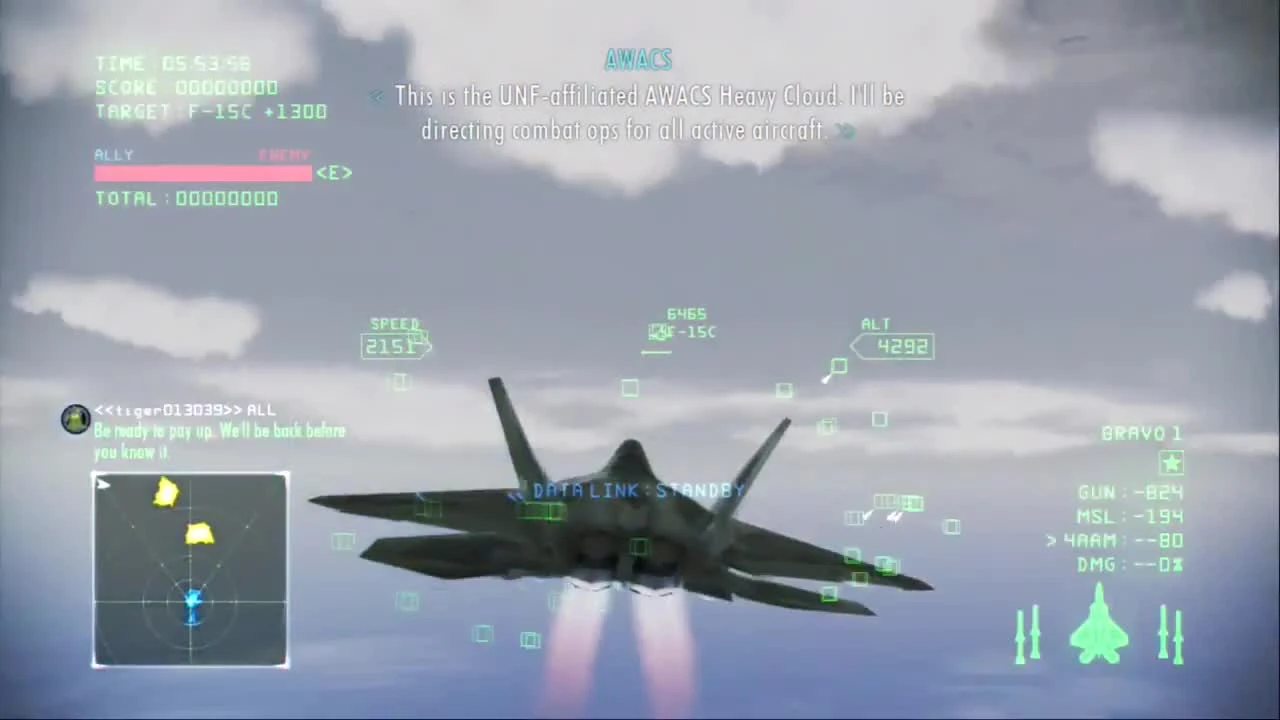
Task: Select the star emblem under BRAVO 1
Action: click(1172, 462)
